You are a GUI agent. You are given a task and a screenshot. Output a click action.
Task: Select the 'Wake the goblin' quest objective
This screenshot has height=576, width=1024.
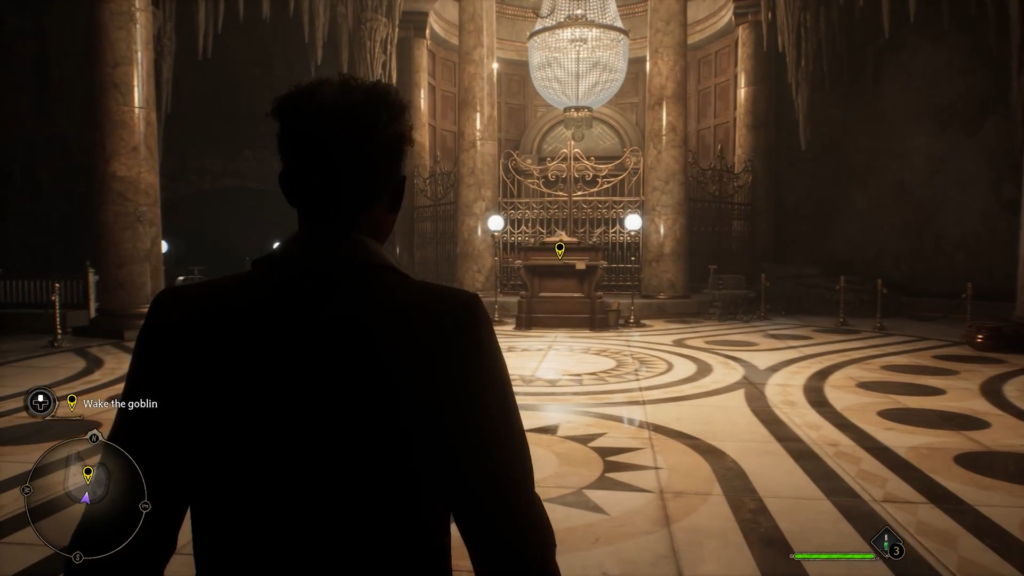(x=120, y=404)
